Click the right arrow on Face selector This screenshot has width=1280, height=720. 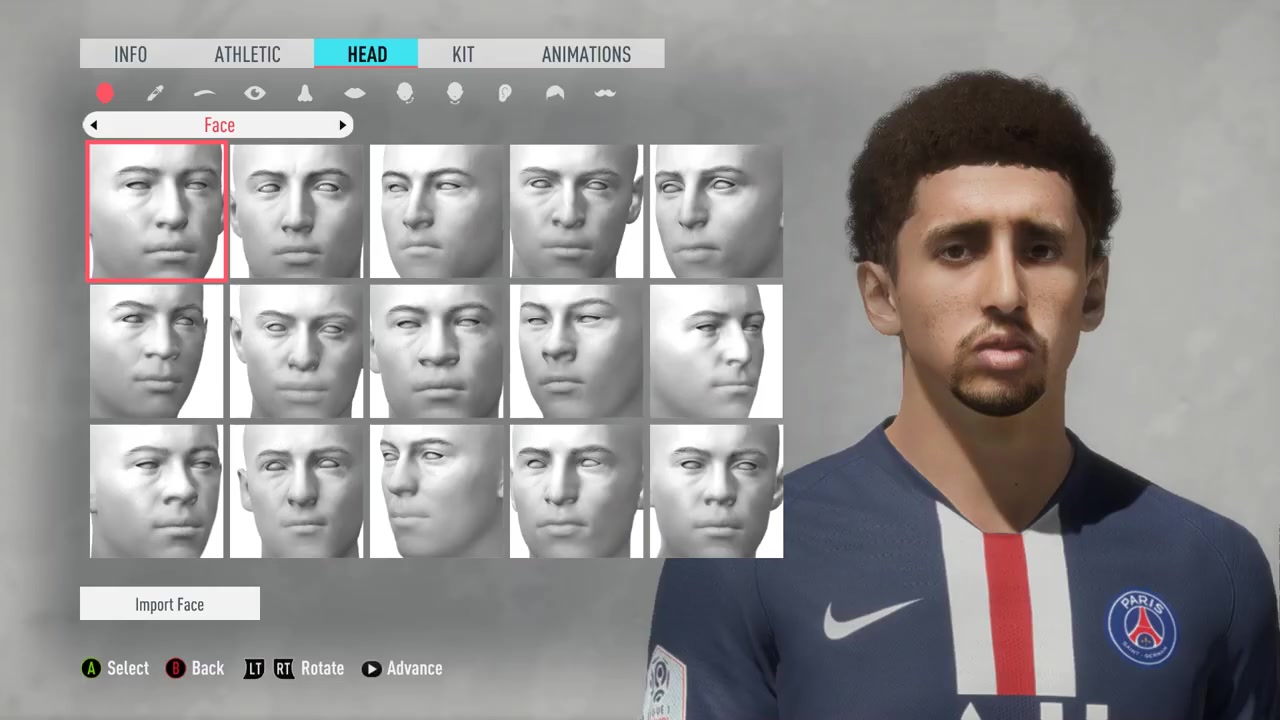click(343, 125)
